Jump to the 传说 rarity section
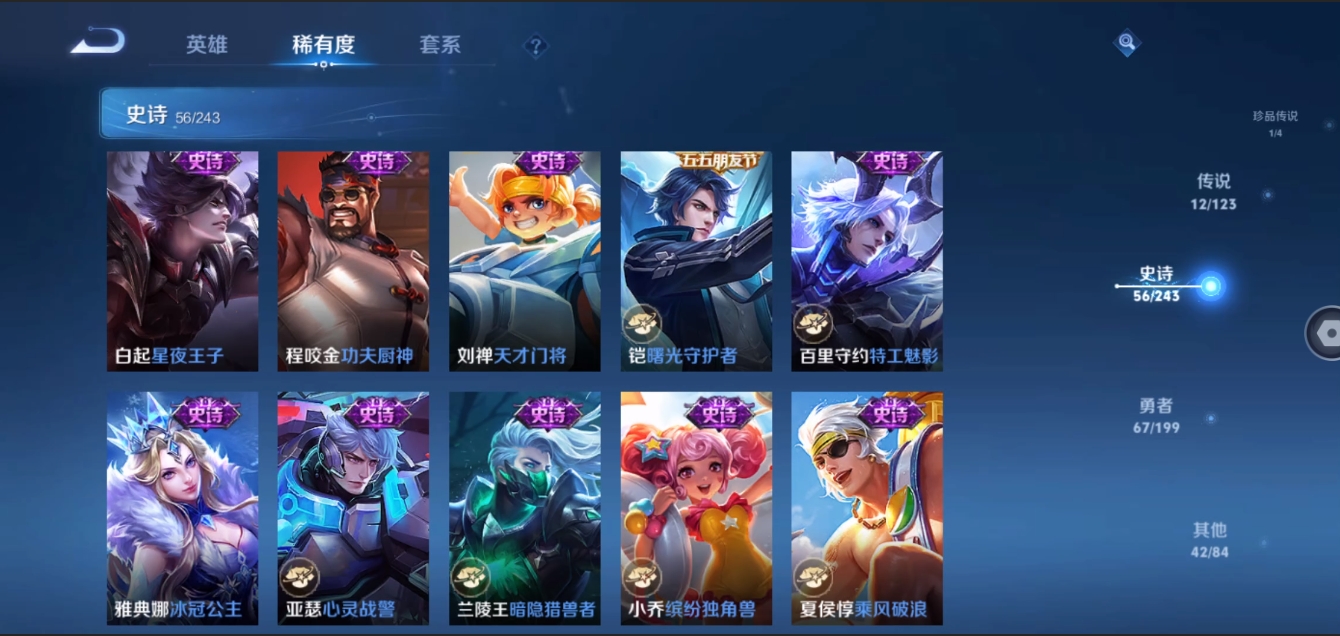This screenshot has width=1340, height=636. (1213, 191)
